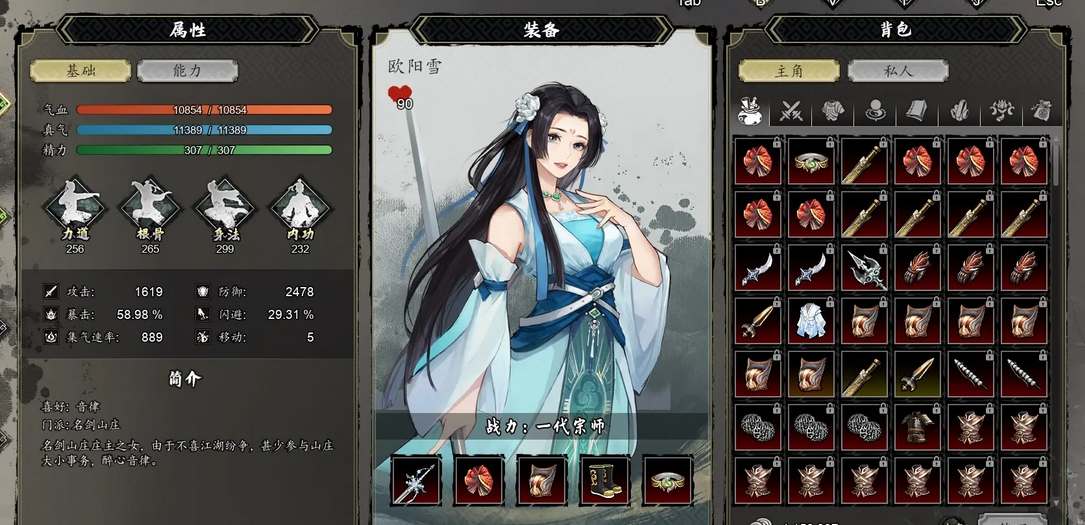This screenshot has height=525, width=1085.
Task: Pick the equipped bracer armor slot
Action: click(x=542, y=481)
